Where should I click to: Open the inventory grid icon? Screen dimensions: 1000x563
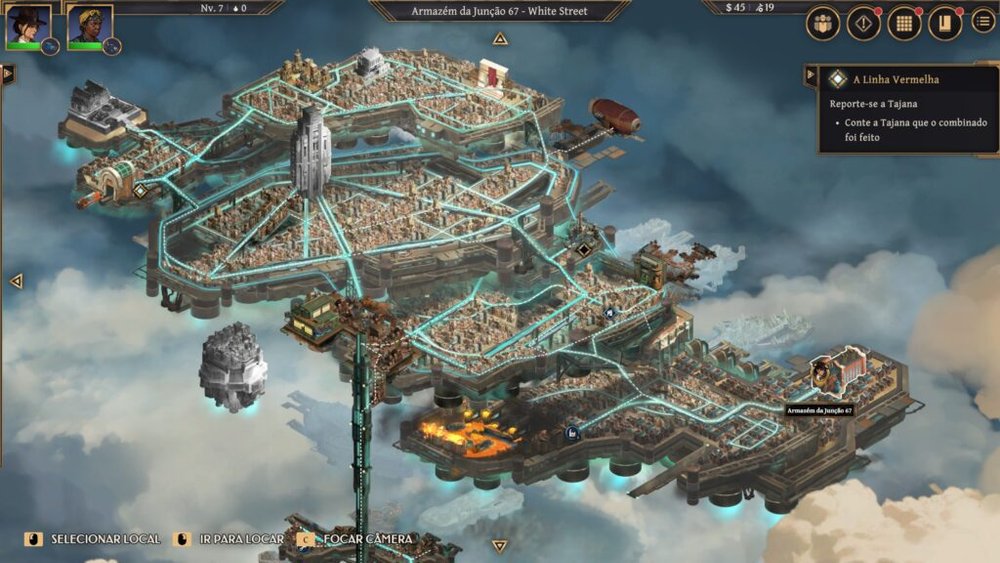904,24
